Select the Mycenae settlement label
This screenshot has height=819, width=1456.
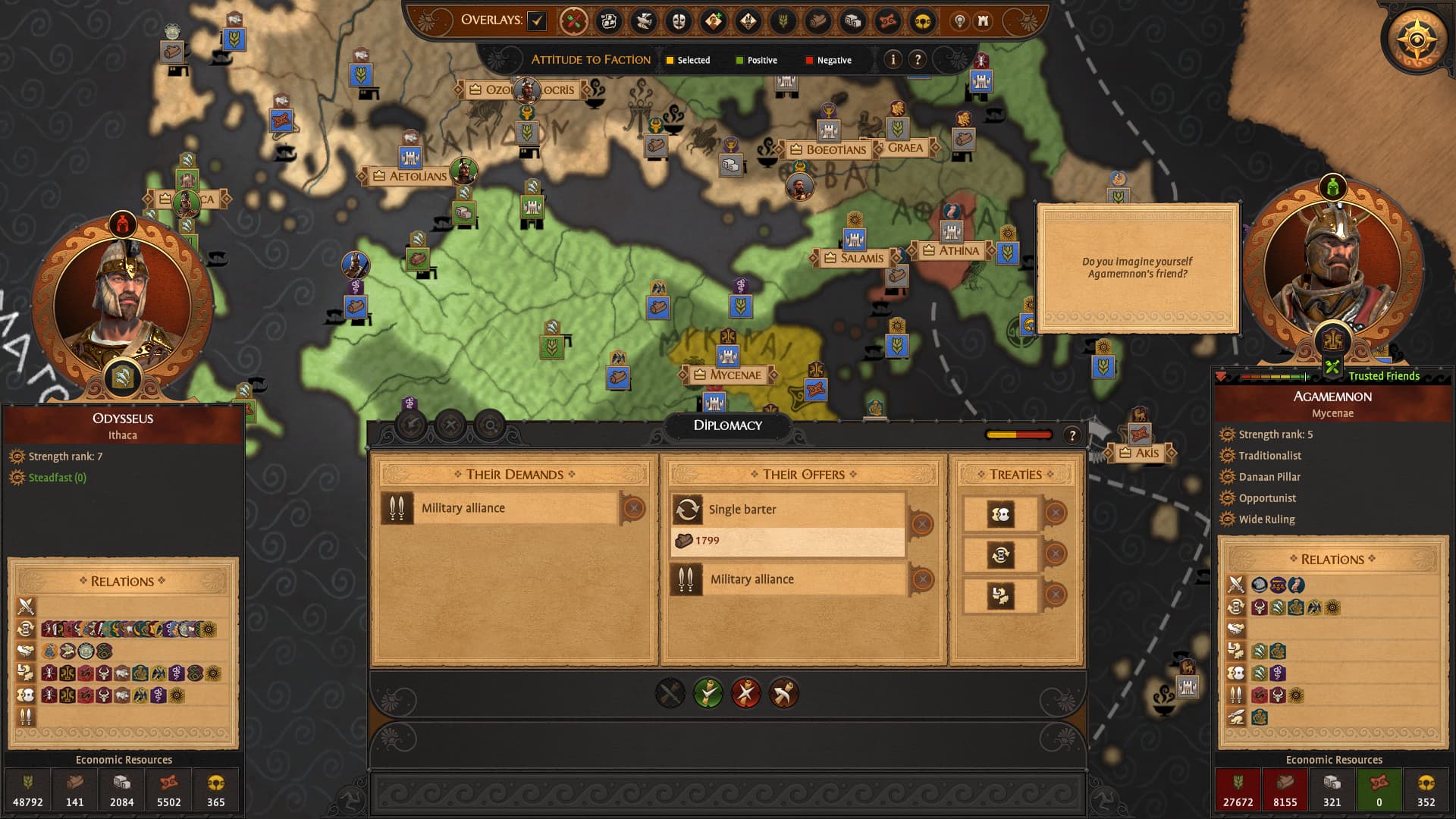pyautogui.click(x=734, y=375)
